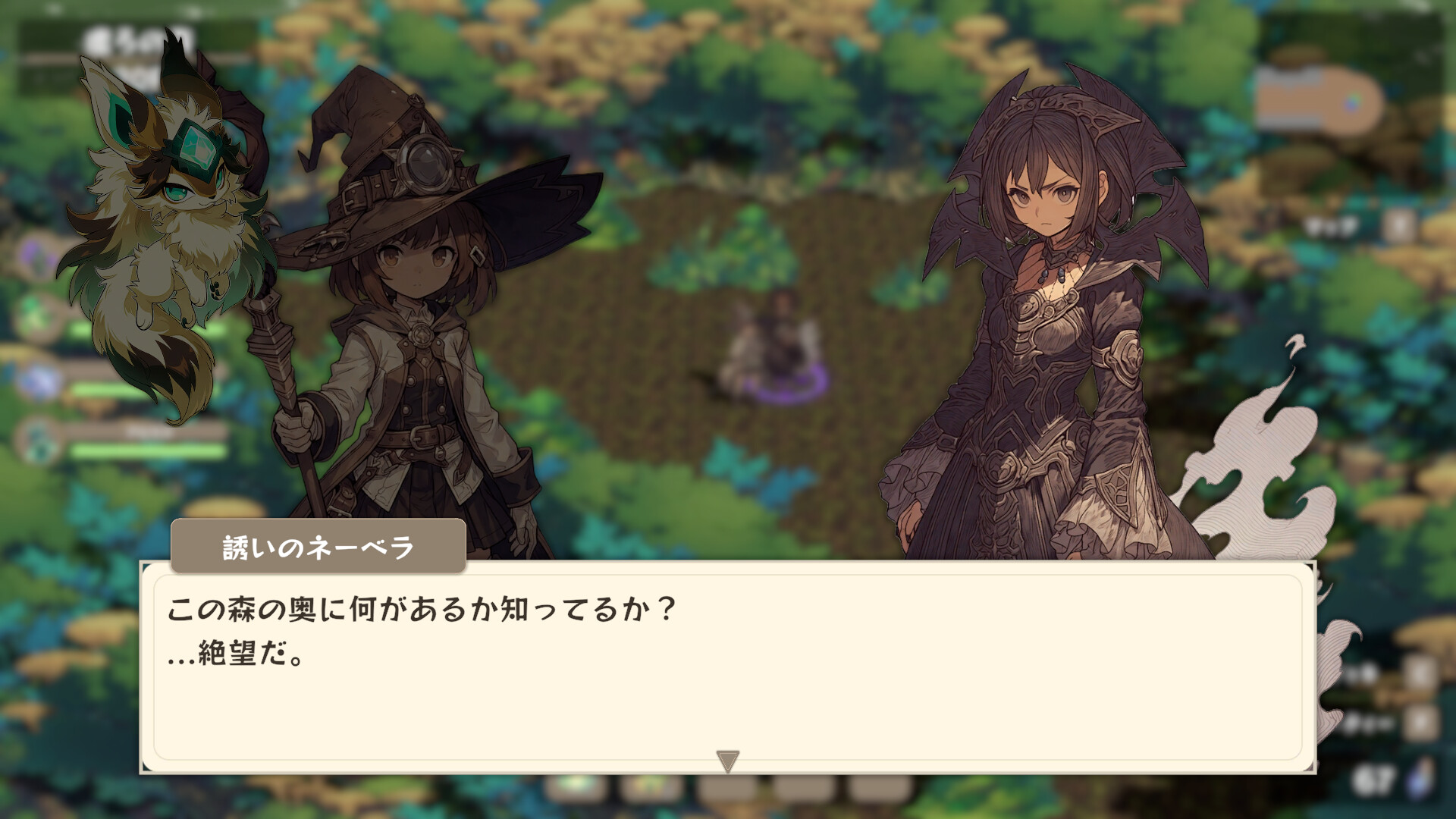This screenshot has width=1456, height=819.
Task: Click the currency icon beside the 67 counter
Action: point(1419,777)
